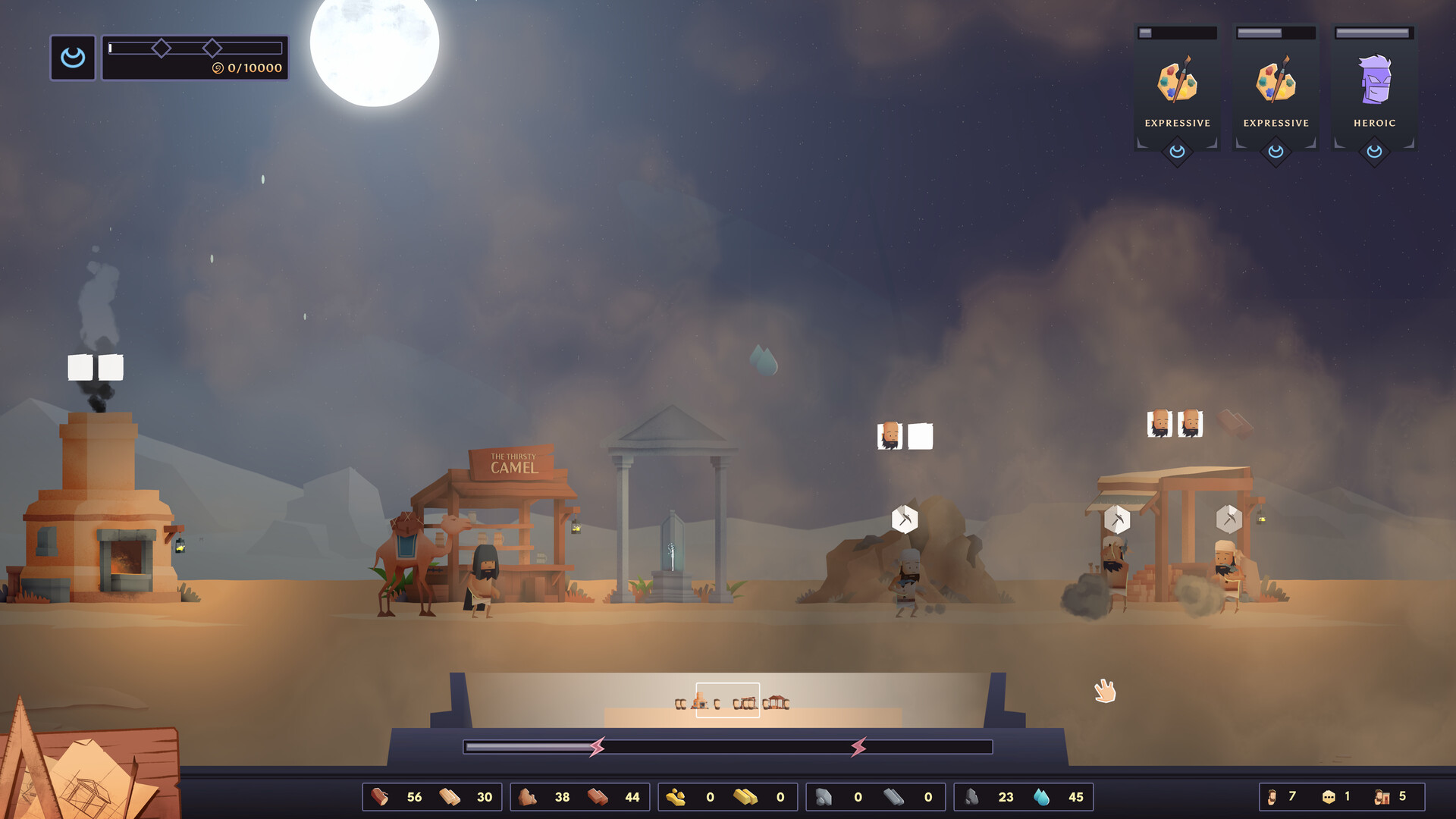Toggle the crescent under the left Expressive card
1456x819 pixels.
point(1178,150)
